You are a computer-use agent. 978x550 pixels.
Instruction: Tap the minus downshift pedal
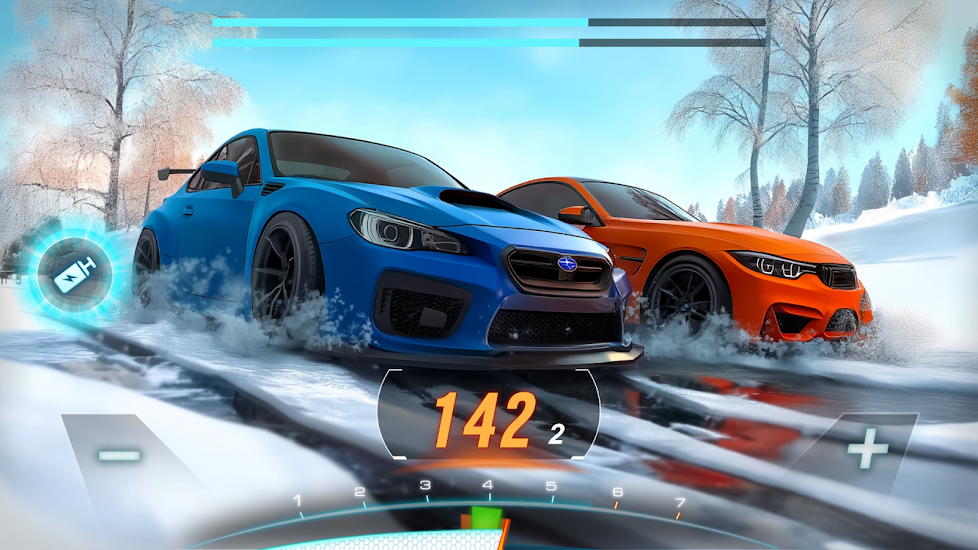(121, 456)
